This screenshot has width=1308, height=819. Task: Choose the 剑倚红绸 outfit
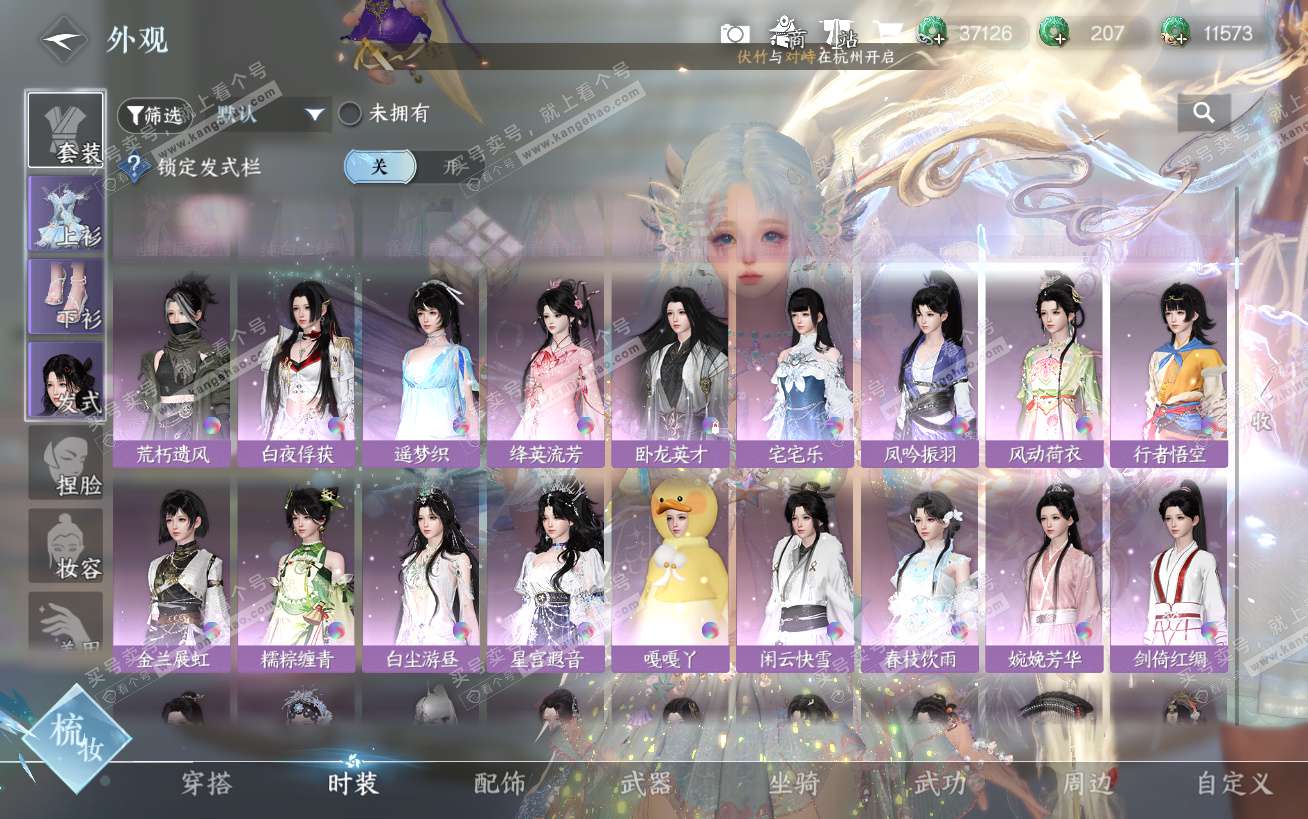tap(1169, 575)
